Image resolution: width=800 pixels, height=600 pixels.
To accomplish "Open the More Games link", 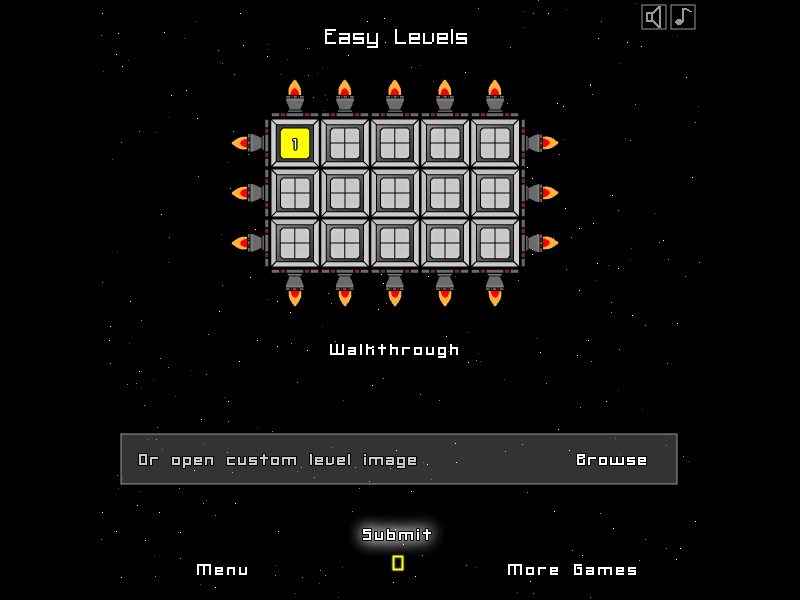I will click(572, 570).
